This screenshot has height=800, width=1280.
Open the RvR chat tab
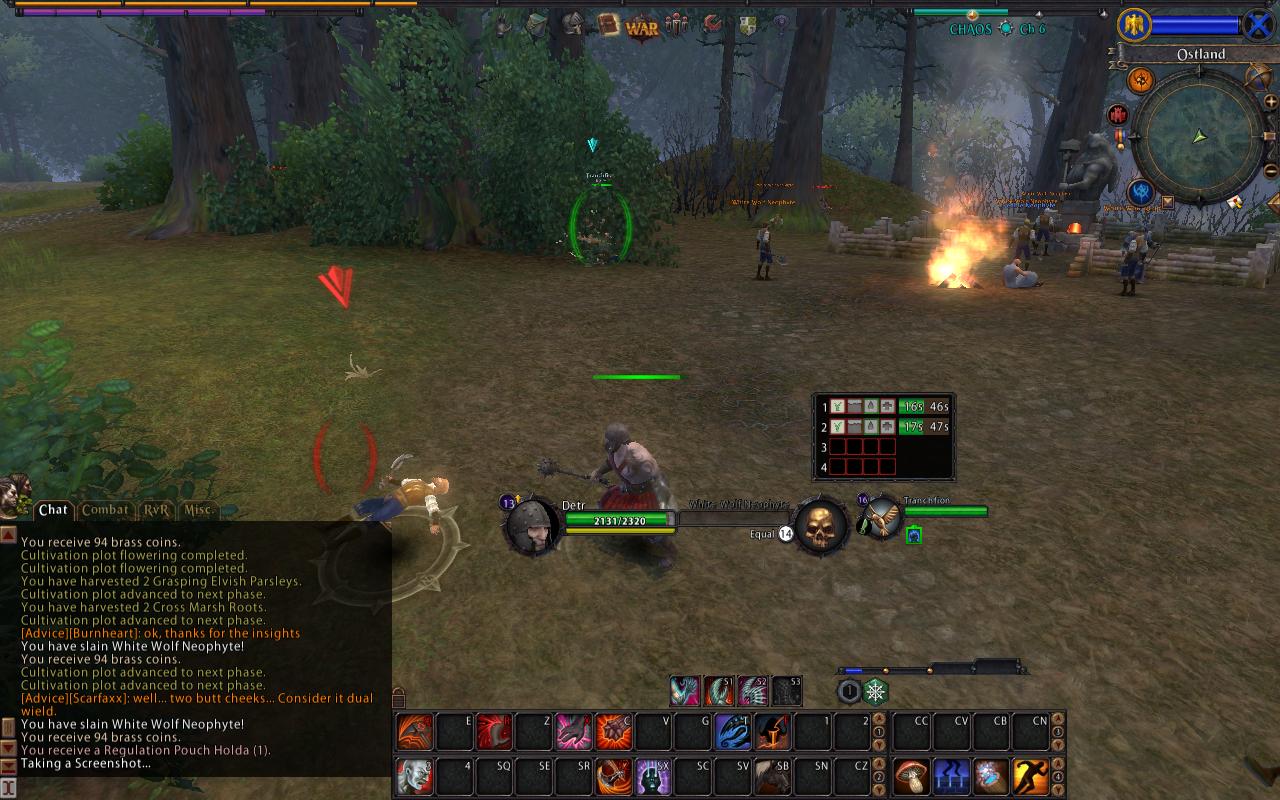pos(156,510)
